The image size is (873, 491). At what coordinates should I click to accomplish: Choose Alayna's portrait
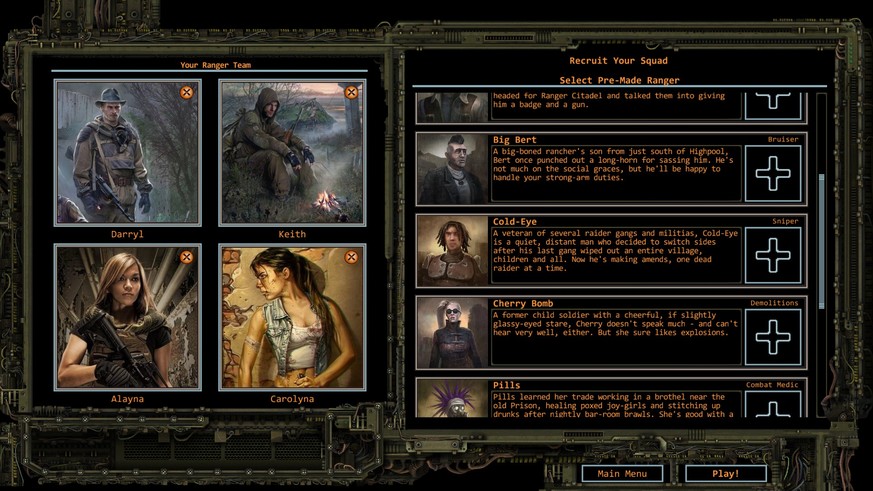[127, 318]
